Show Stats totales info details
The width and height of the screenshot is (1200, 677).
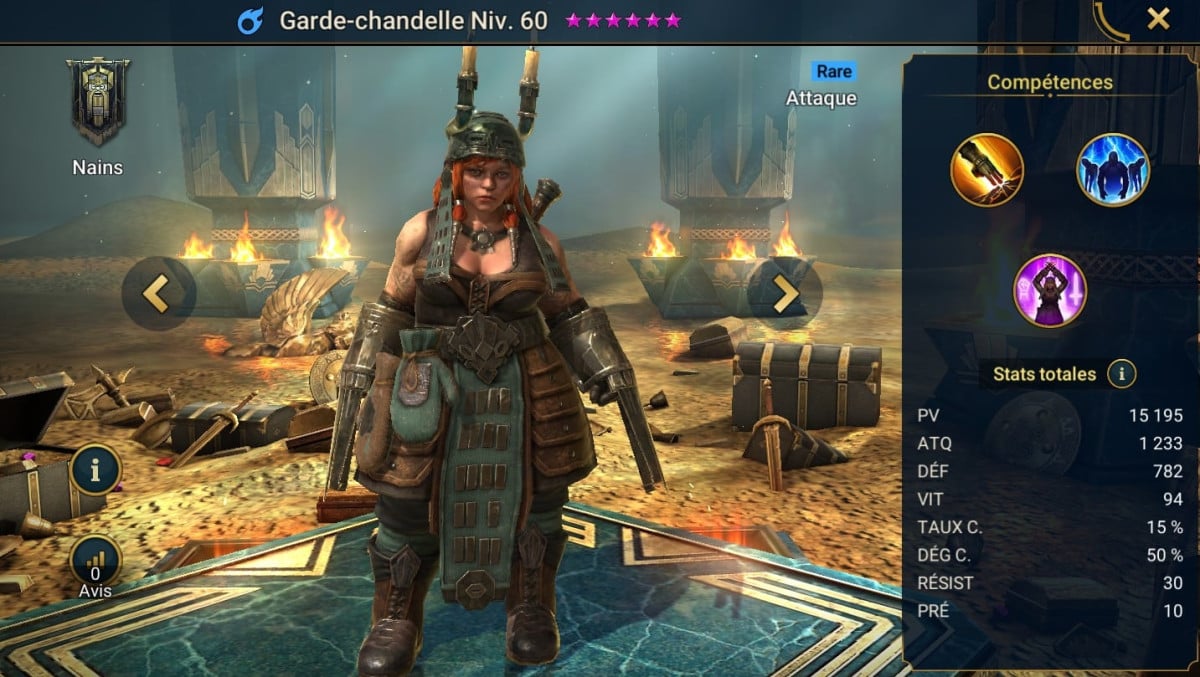(1122, 375)
